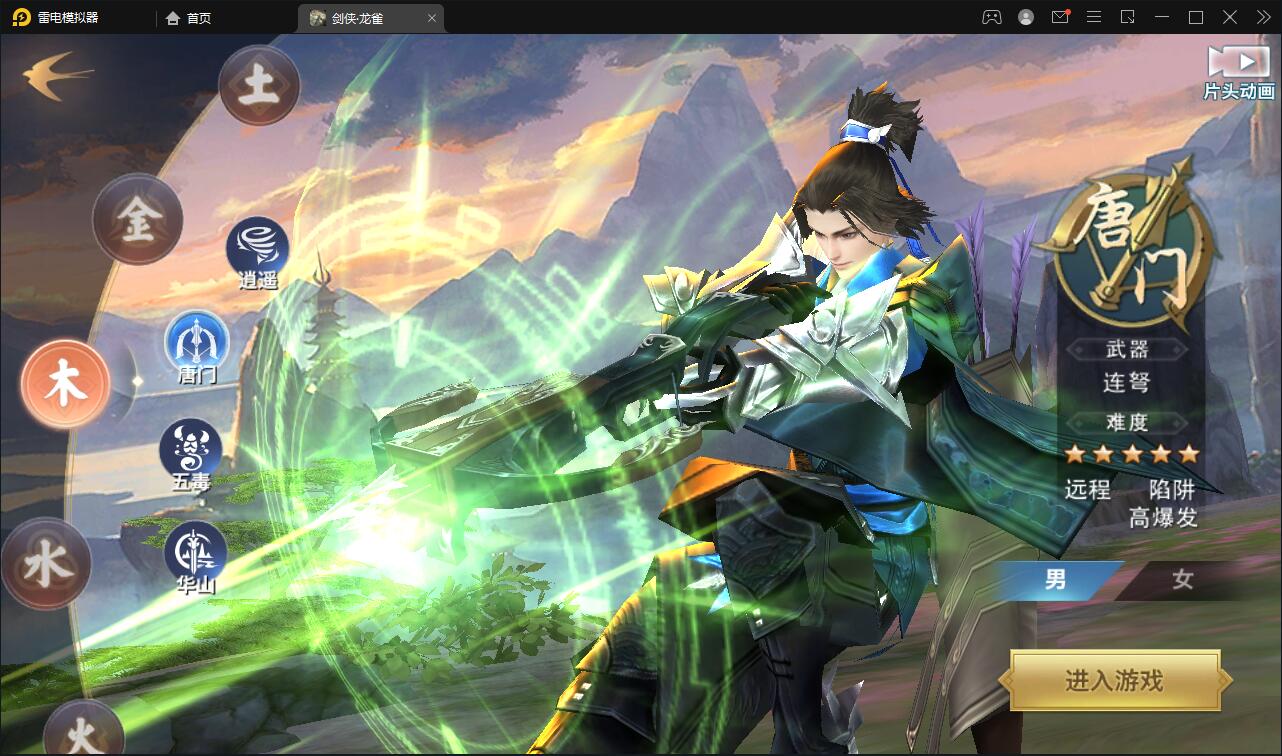Play the 片头动画 opening cinematic
Image resolution: width=1282 pixels, height=756 pixels.
[x=1240, y=72]
